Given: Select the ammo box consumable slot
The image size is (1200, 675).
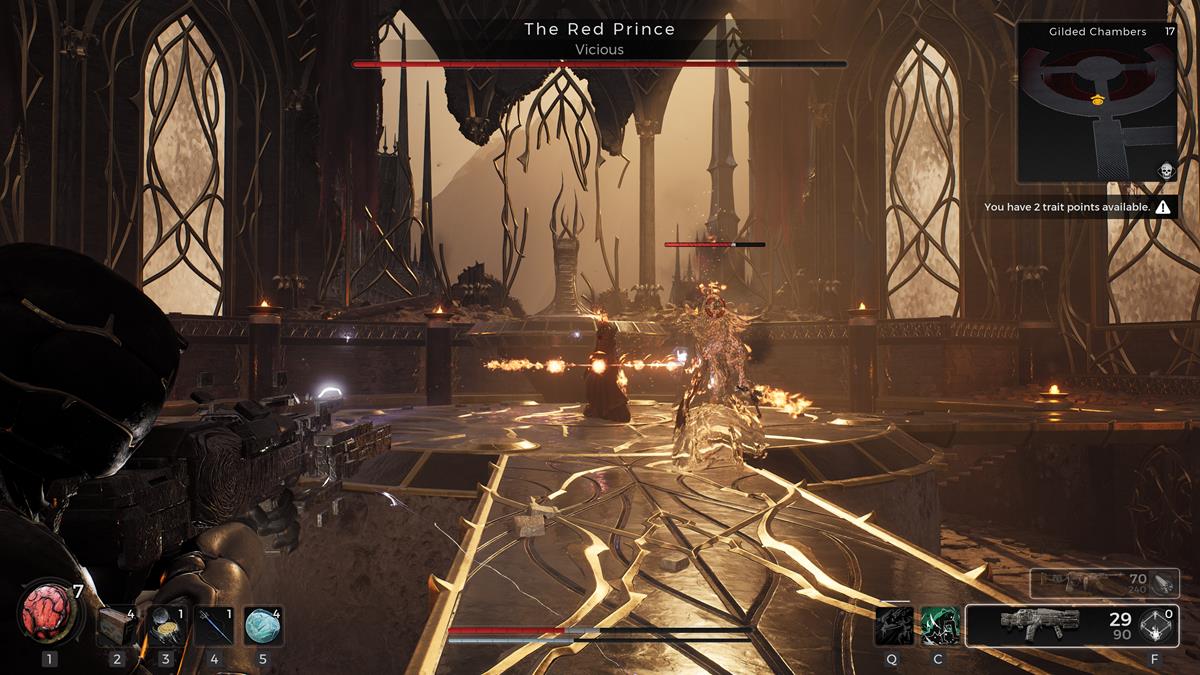Looking at the screenshot, I should (x=116, y=626).
